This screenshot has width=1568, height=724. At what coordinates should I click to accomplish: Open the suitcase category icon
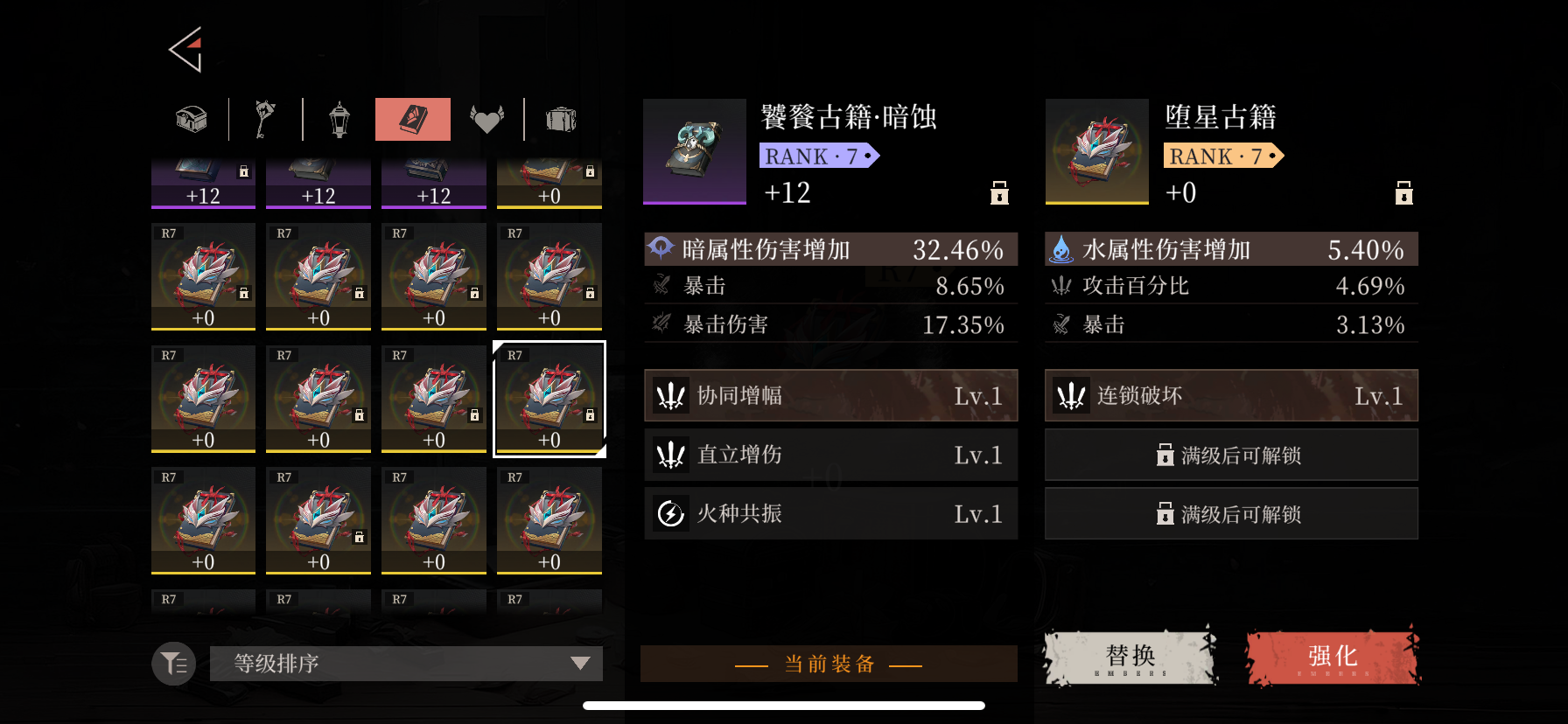click(561, 119)
